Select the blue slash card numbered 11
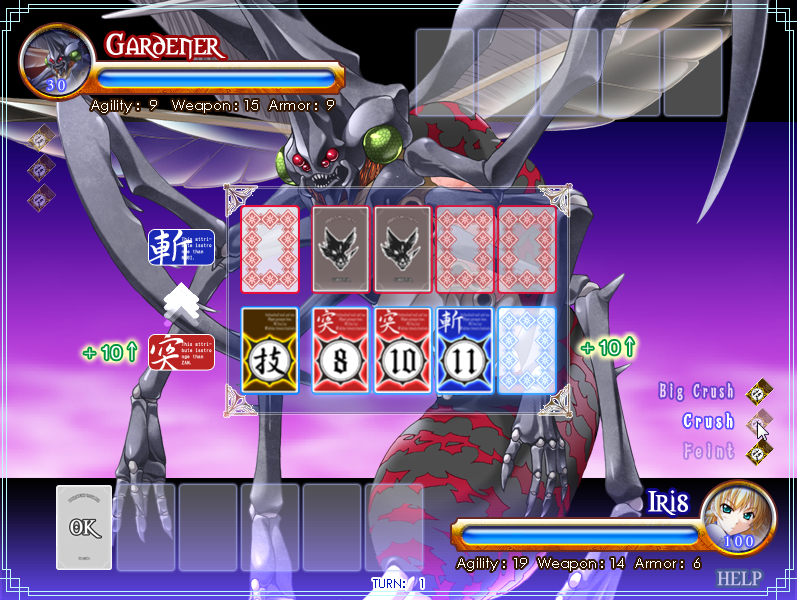797x600 pixels. (464, 350)
